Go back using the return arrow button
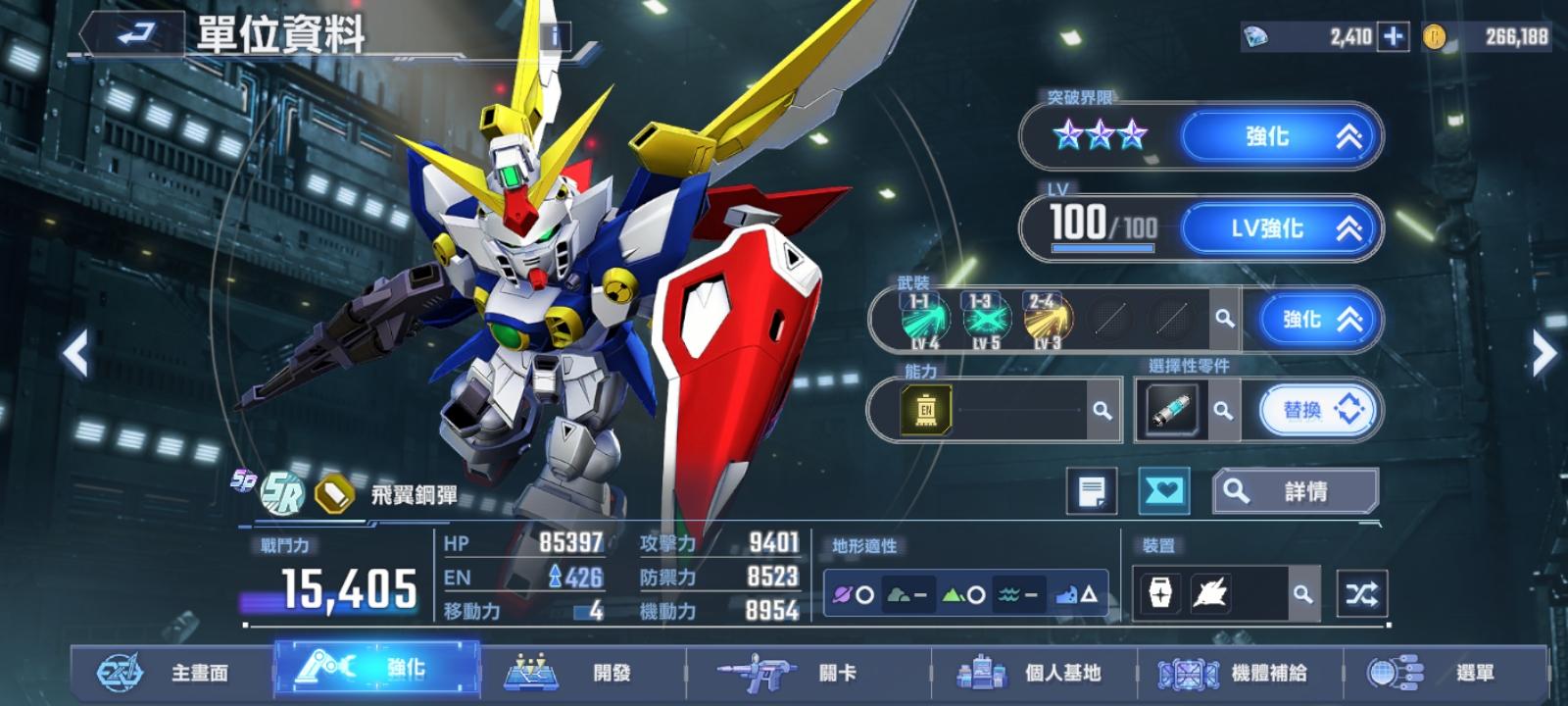Image resolution: width=1568 pixels, height=706 pixels. [135, 34]
